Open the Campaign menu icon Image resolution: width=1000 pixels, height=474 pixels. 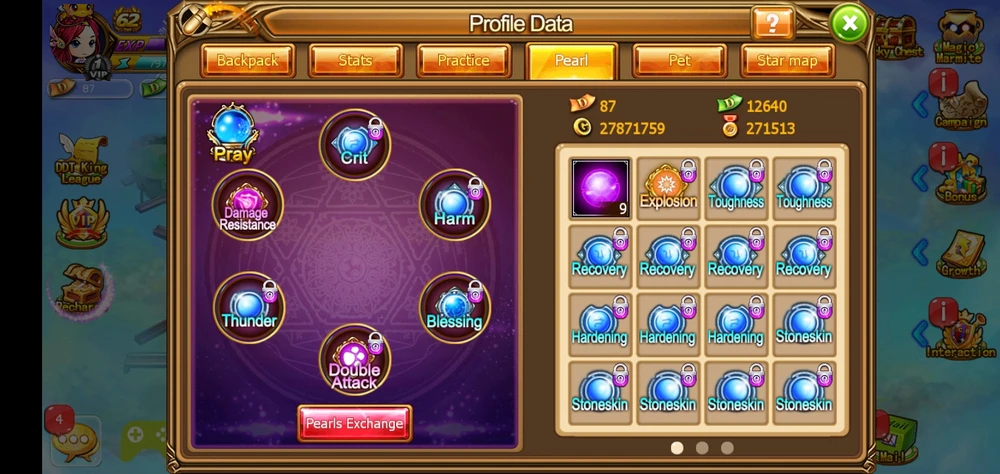[959, 103]
